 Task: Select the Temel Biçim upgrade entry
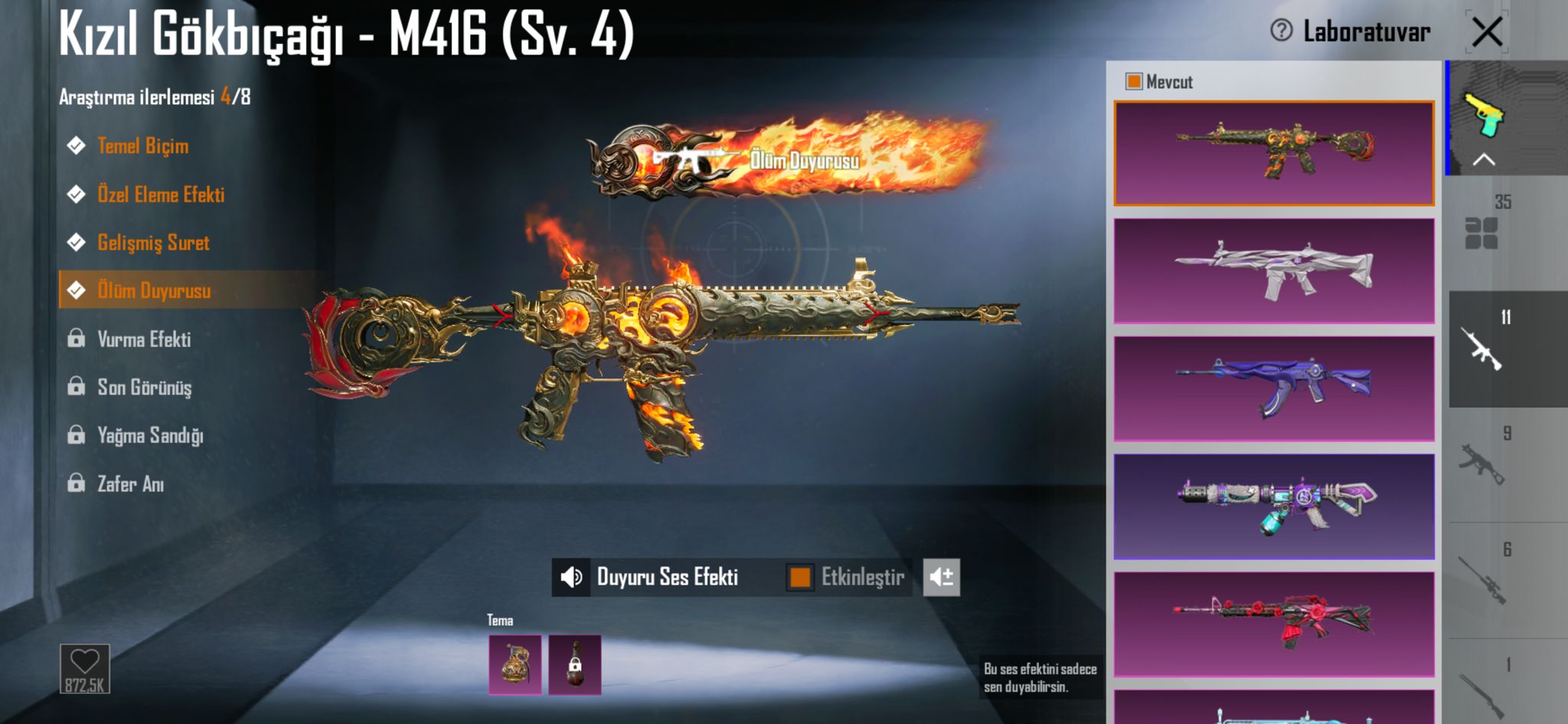click(x=142, y=146)
